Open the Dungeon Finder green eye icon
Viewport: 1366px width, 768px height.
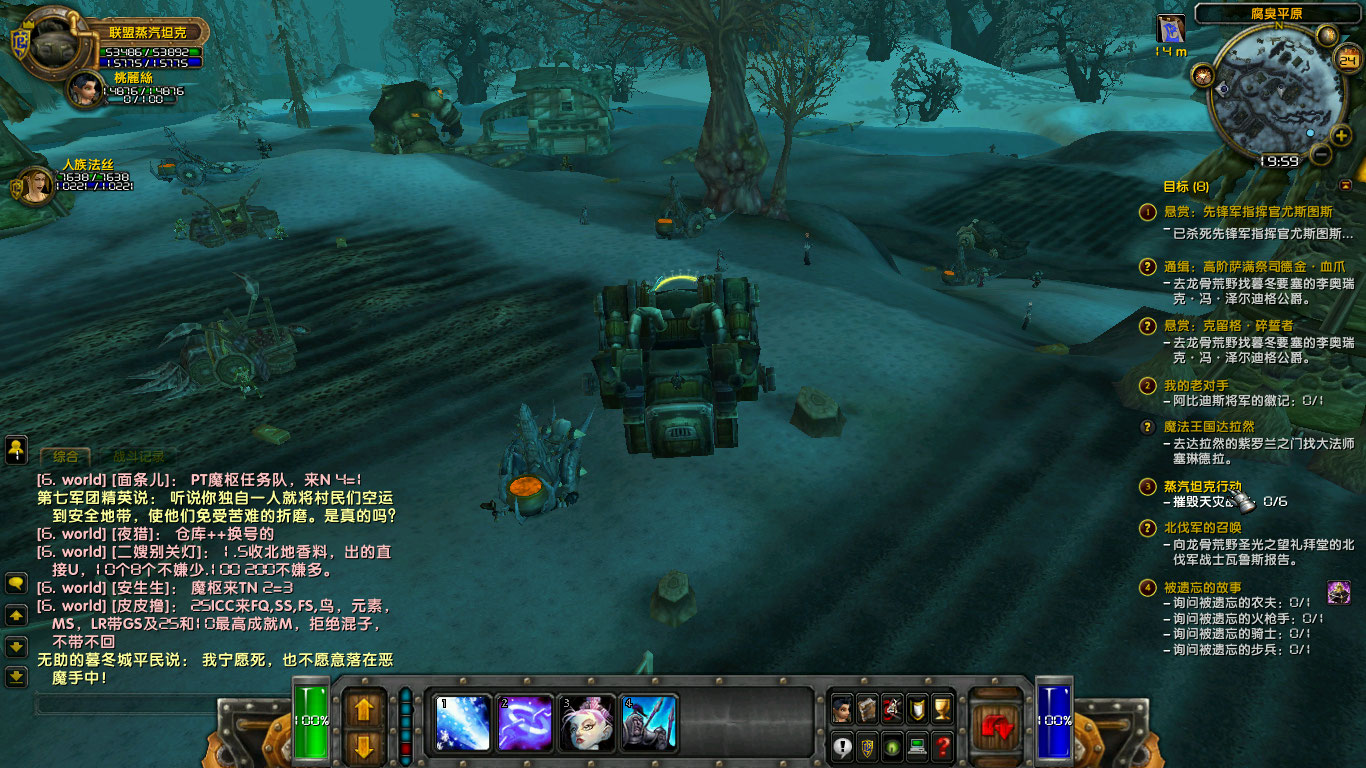point(890,745)
